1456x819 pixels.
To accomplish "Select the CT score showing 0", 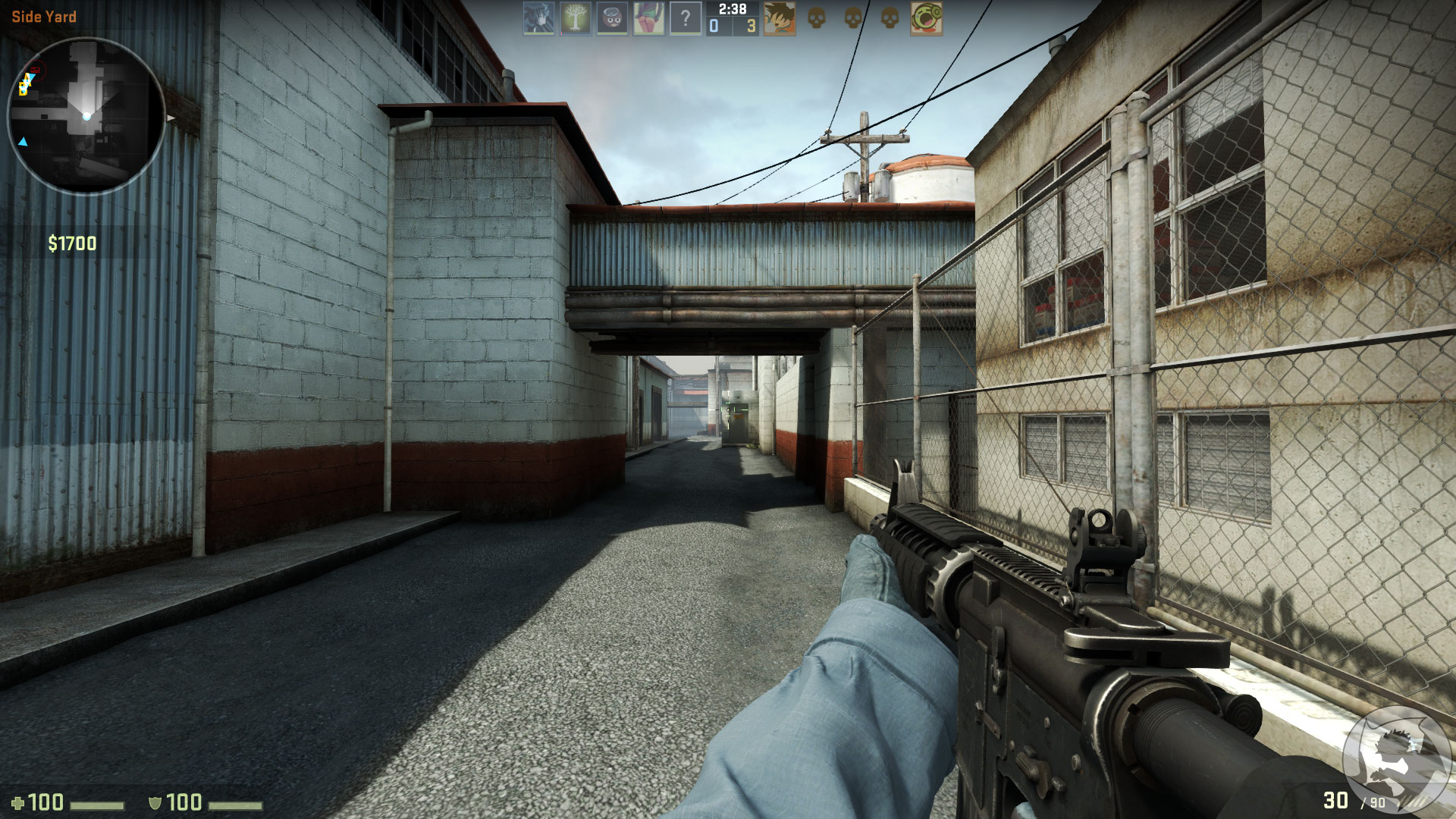I will (x=713, y=25).
